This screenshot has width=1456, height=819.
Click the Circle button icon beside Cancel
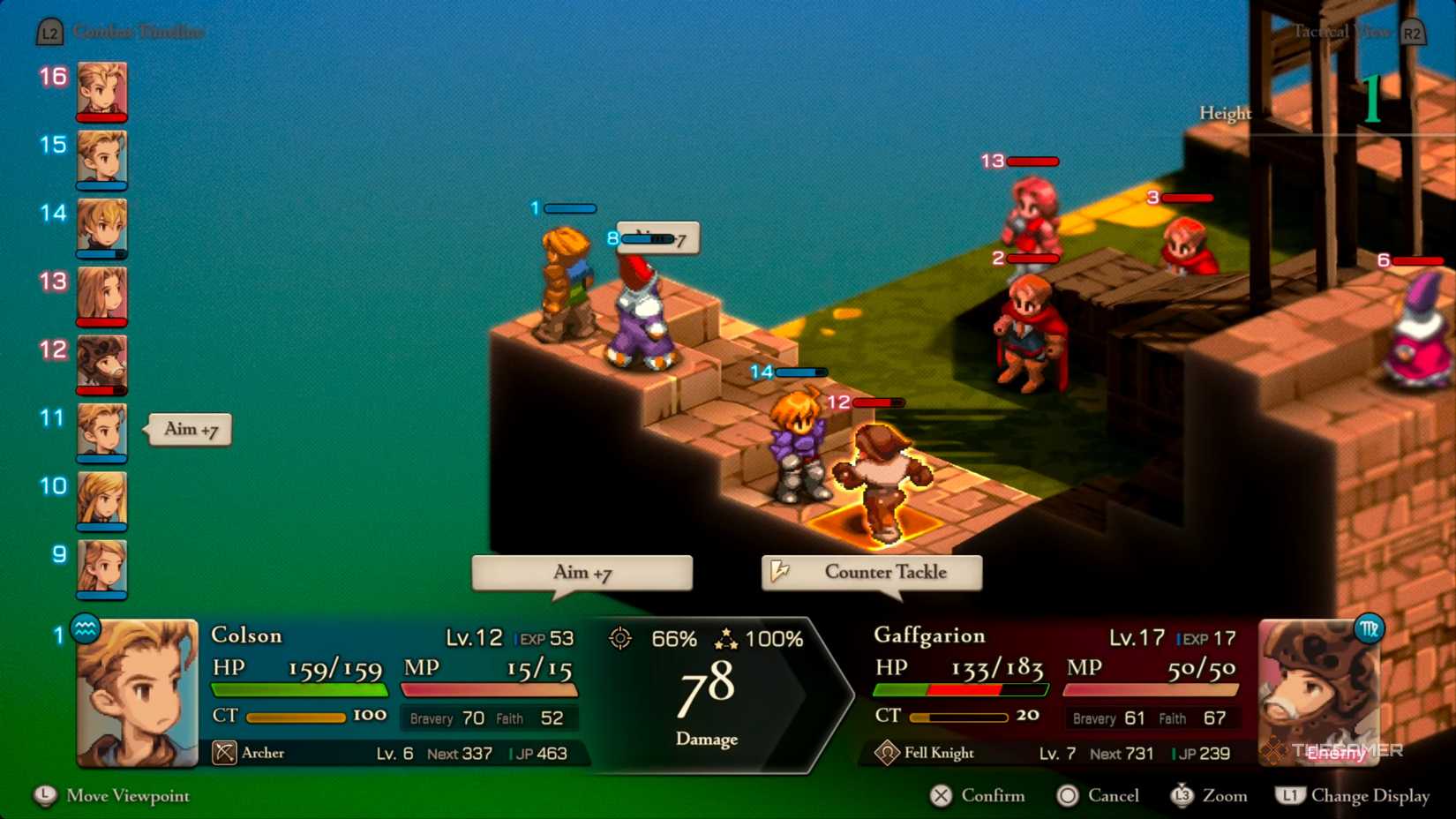tap(1067, 795)
